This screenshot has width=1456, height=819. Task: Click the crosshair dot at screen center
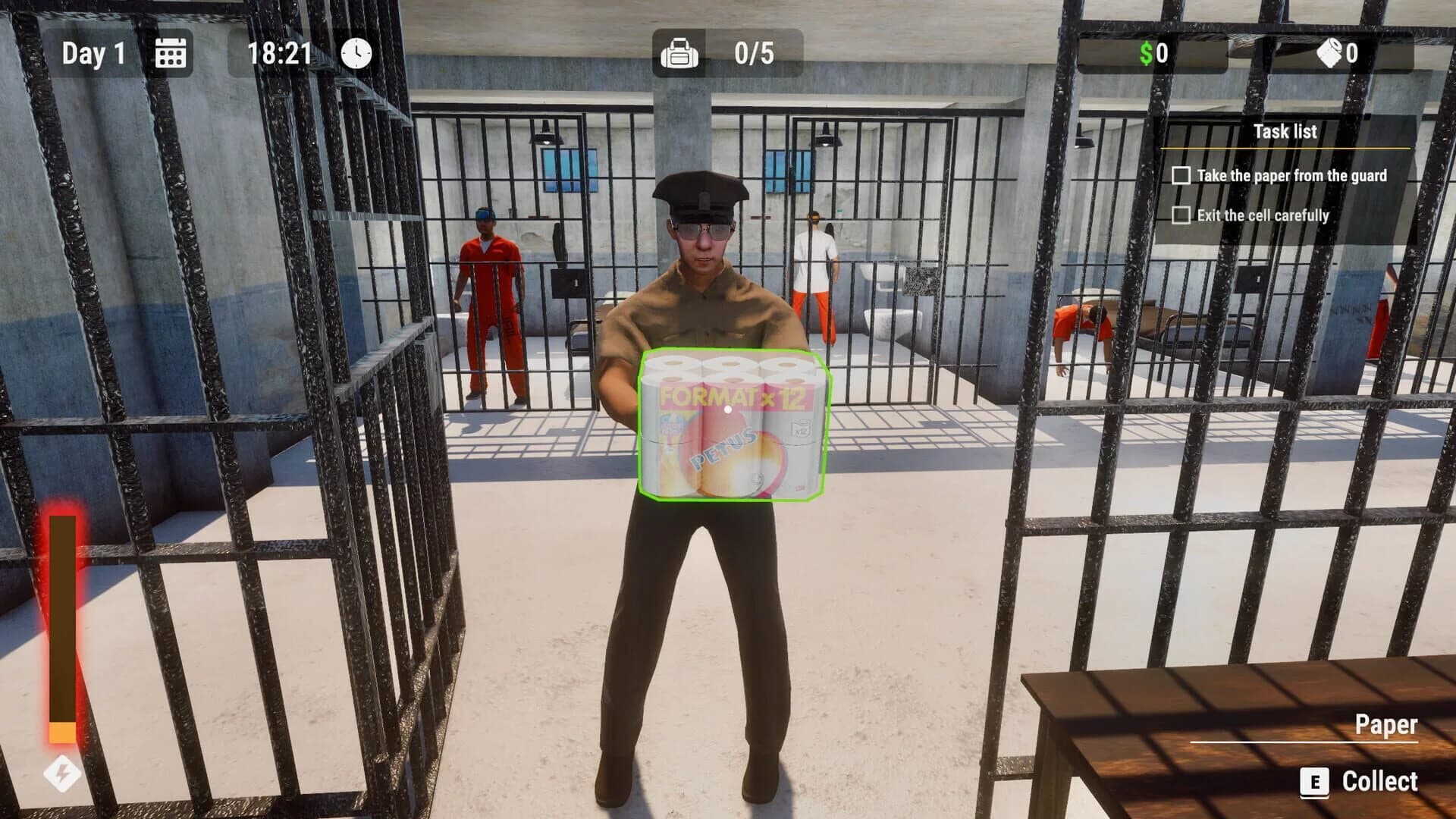[x=728, y=409]
